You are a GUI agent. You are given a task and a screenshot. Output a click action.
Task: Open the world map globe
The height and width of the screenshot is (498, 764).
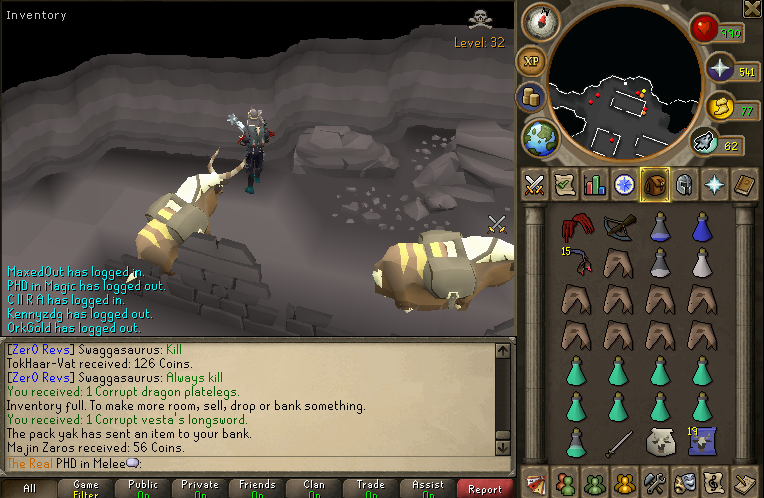coord(540,137)
